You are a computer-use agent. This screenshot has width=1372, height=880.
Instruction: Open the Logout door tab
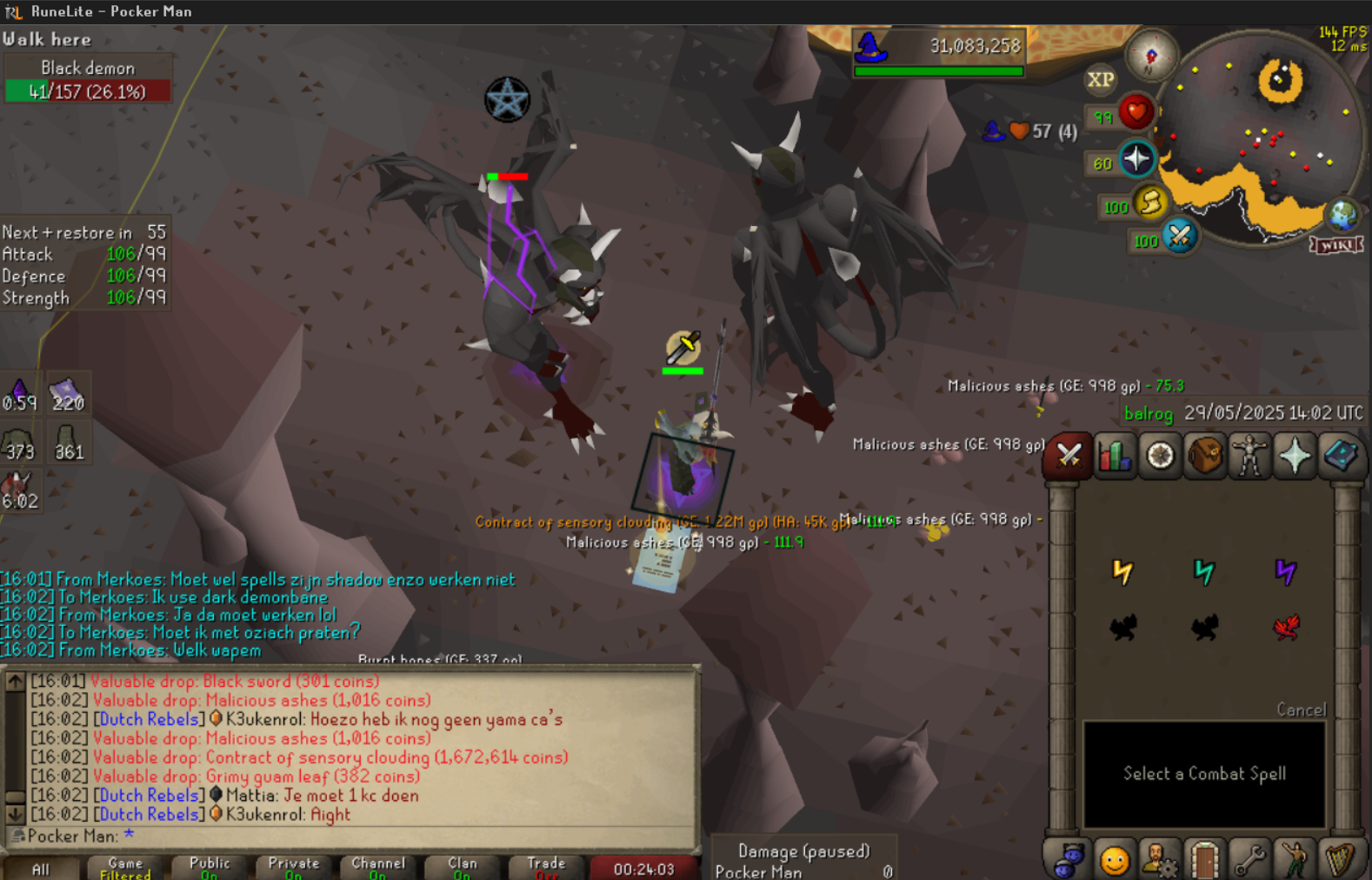pyautogui.click(x=1204, y=860)
